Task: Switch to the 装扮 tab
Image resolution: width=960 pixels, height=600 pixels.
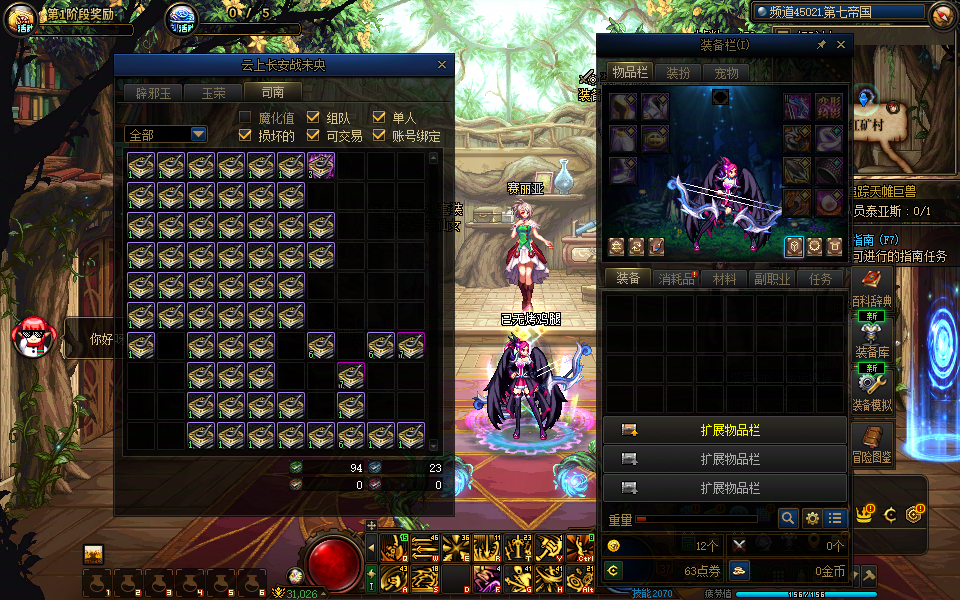Action: (x=678, y=72)
